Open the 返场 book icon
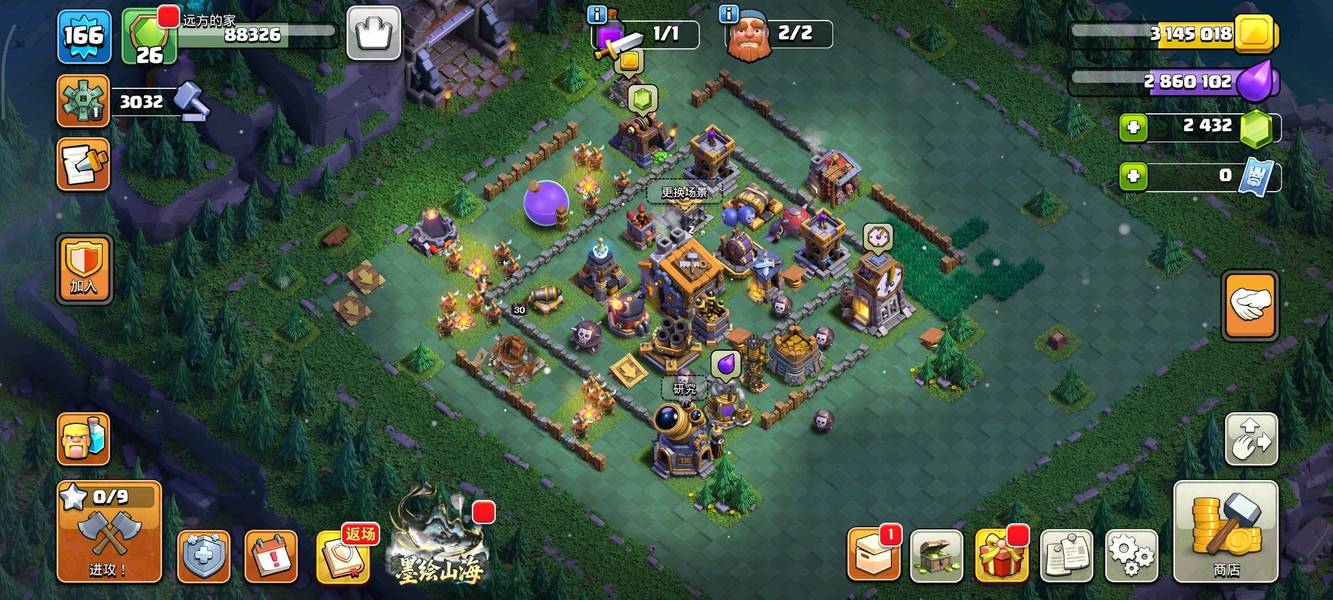This screenshot has height=600, width=1333. pyautogui.click(x=344, y=556)
